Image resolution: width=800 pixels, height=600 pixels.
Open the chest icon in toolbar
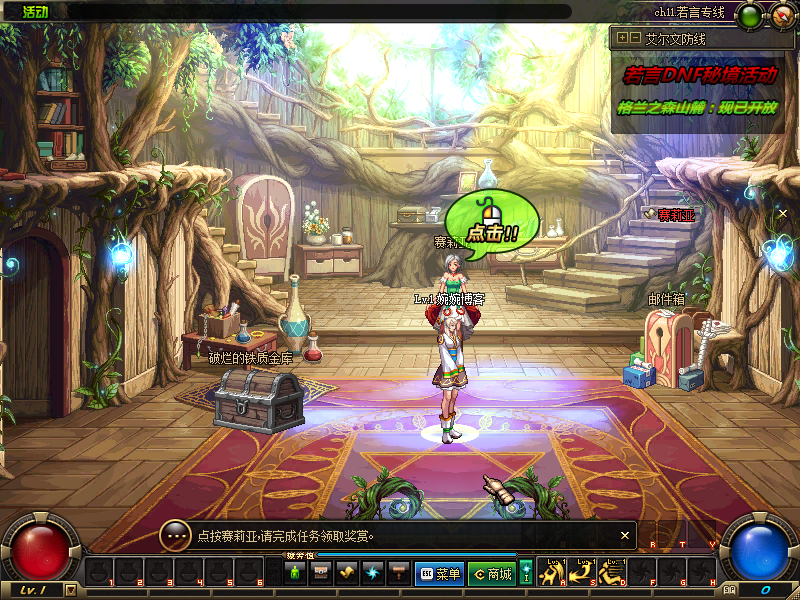[321, 573]
